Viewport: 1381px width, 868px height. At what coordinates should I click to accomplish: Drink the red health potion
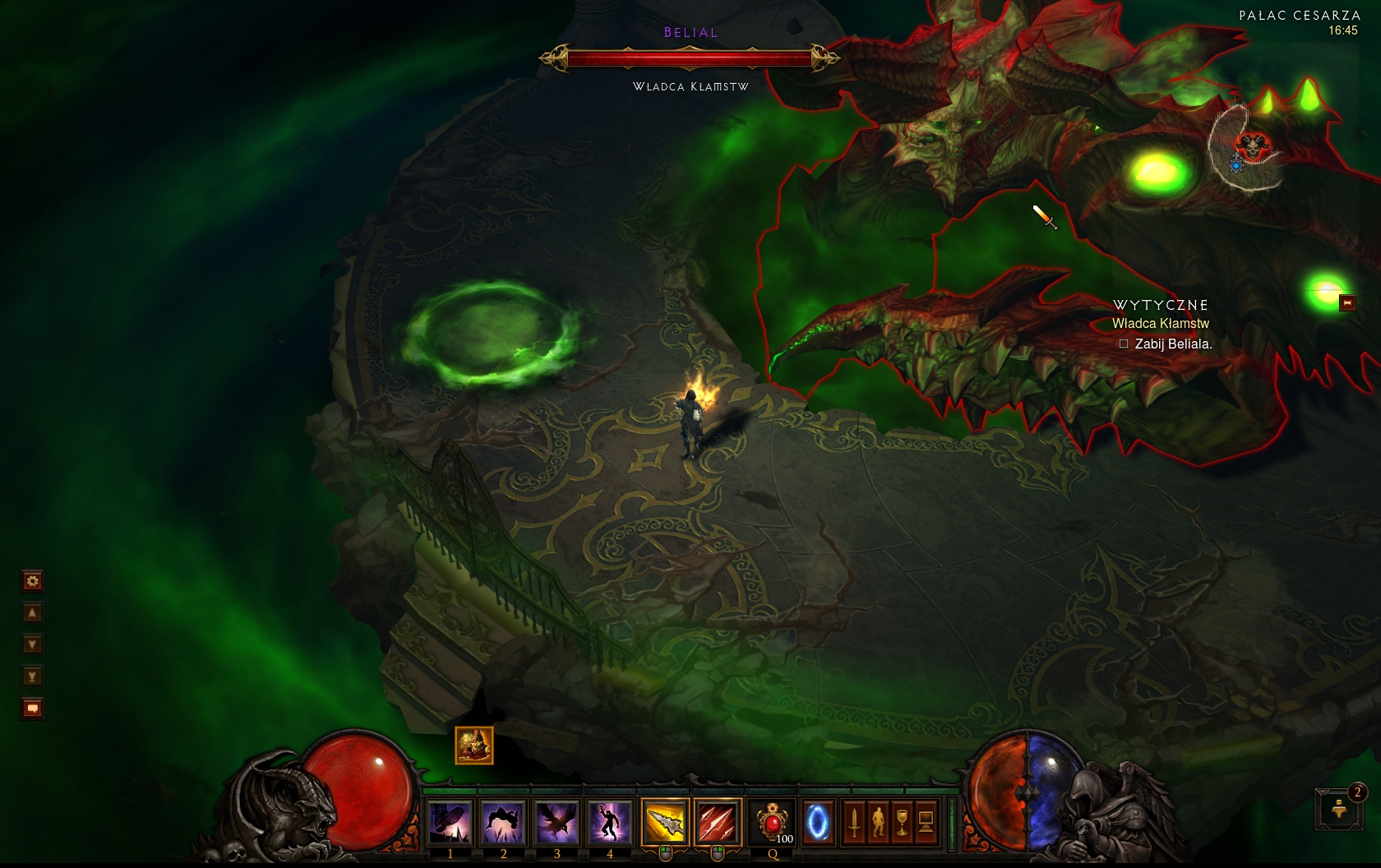click(772, 822)
